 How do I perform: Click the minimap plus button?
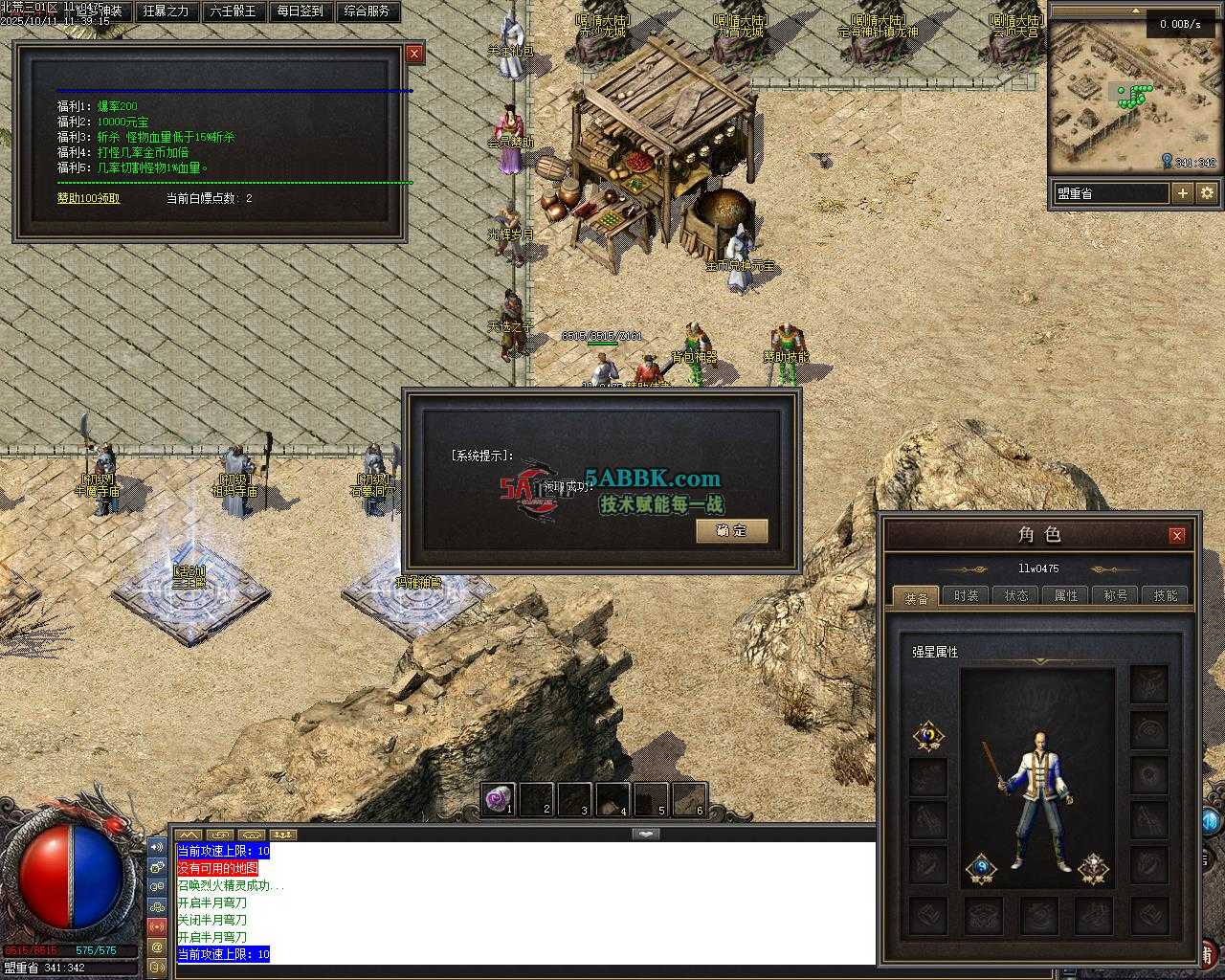point(1183,193)
